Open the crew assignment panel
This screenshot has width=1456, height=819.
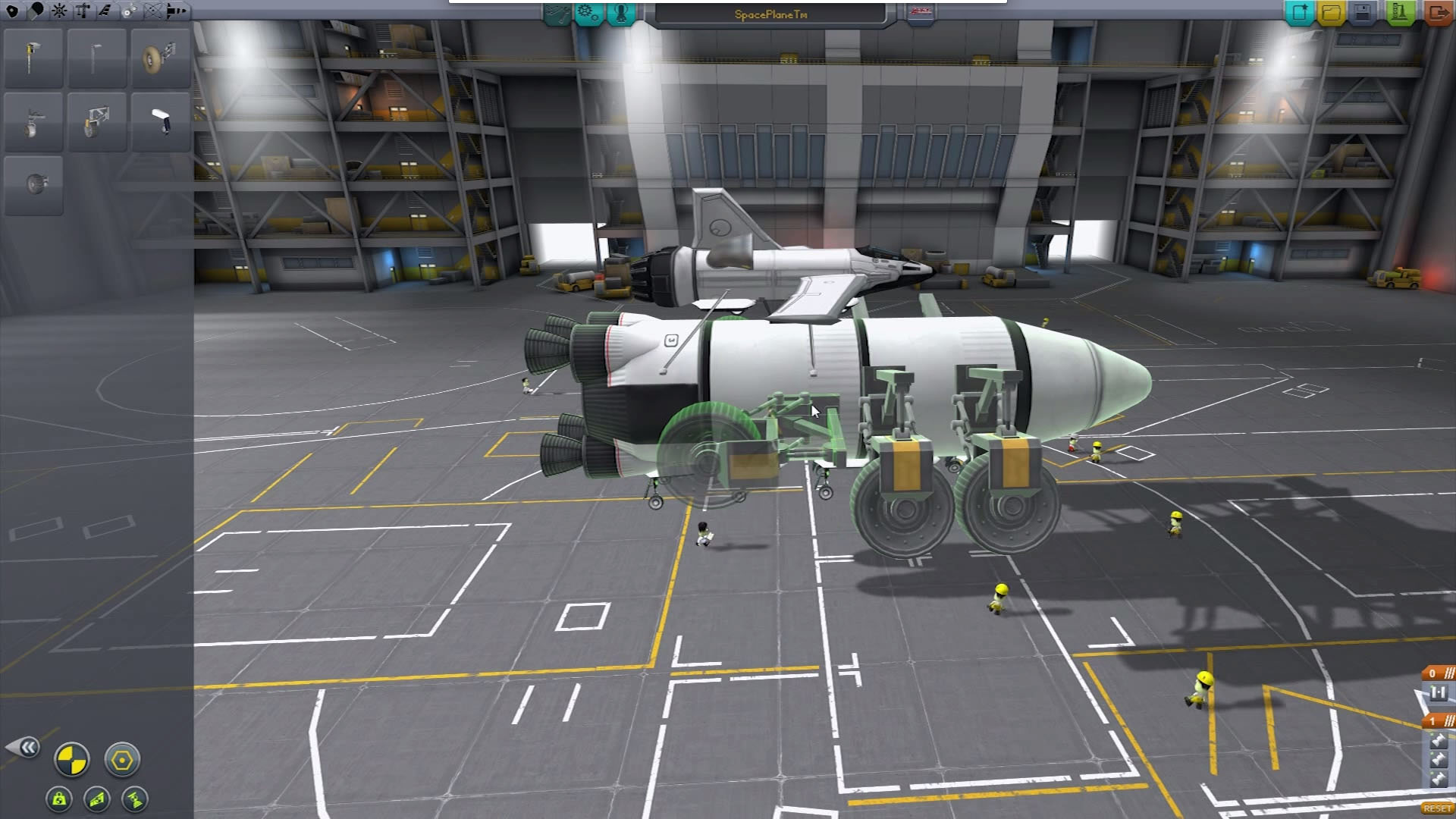[x=621, y=13]
